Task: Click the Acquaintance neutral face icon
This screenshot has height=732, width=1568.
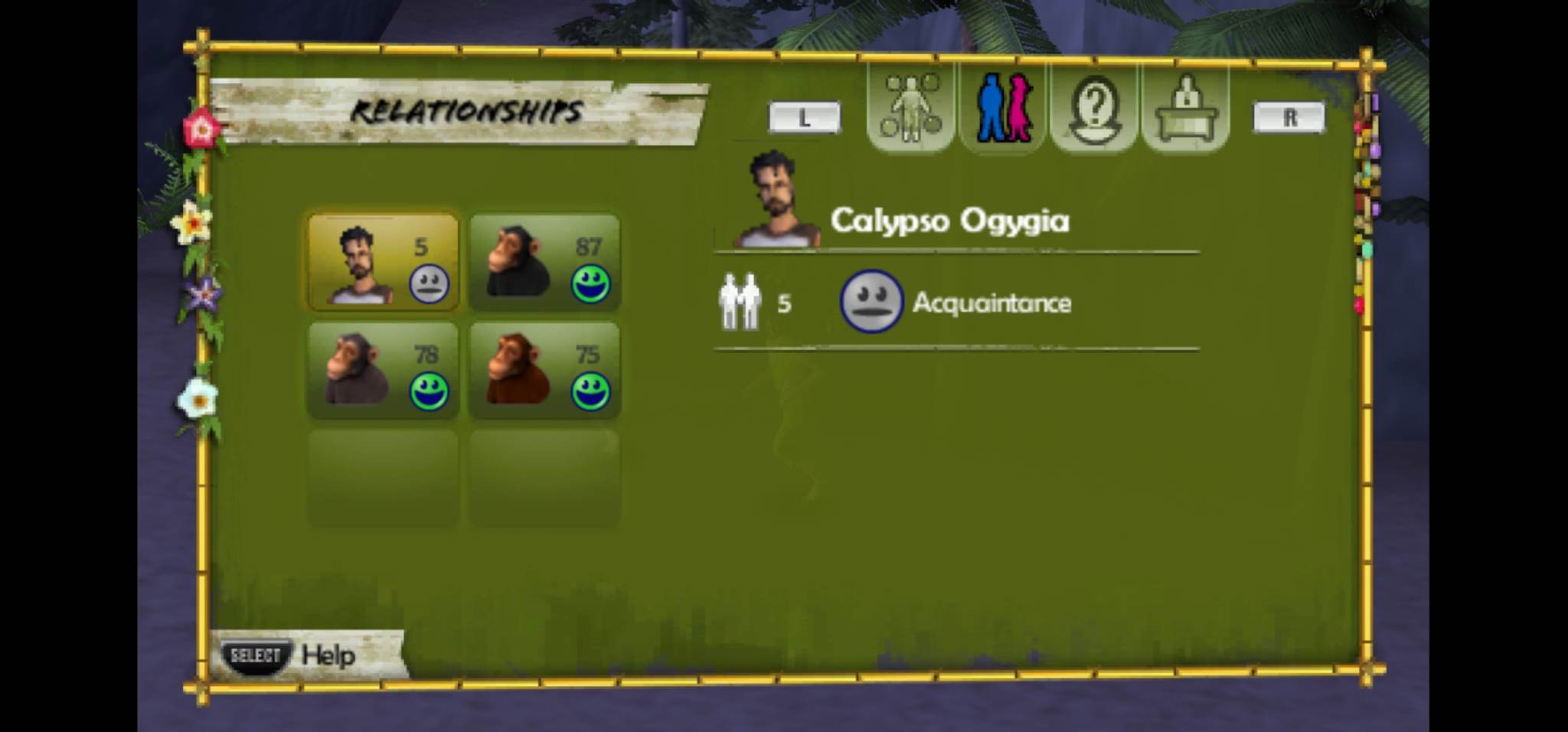Action: [871, 303]
